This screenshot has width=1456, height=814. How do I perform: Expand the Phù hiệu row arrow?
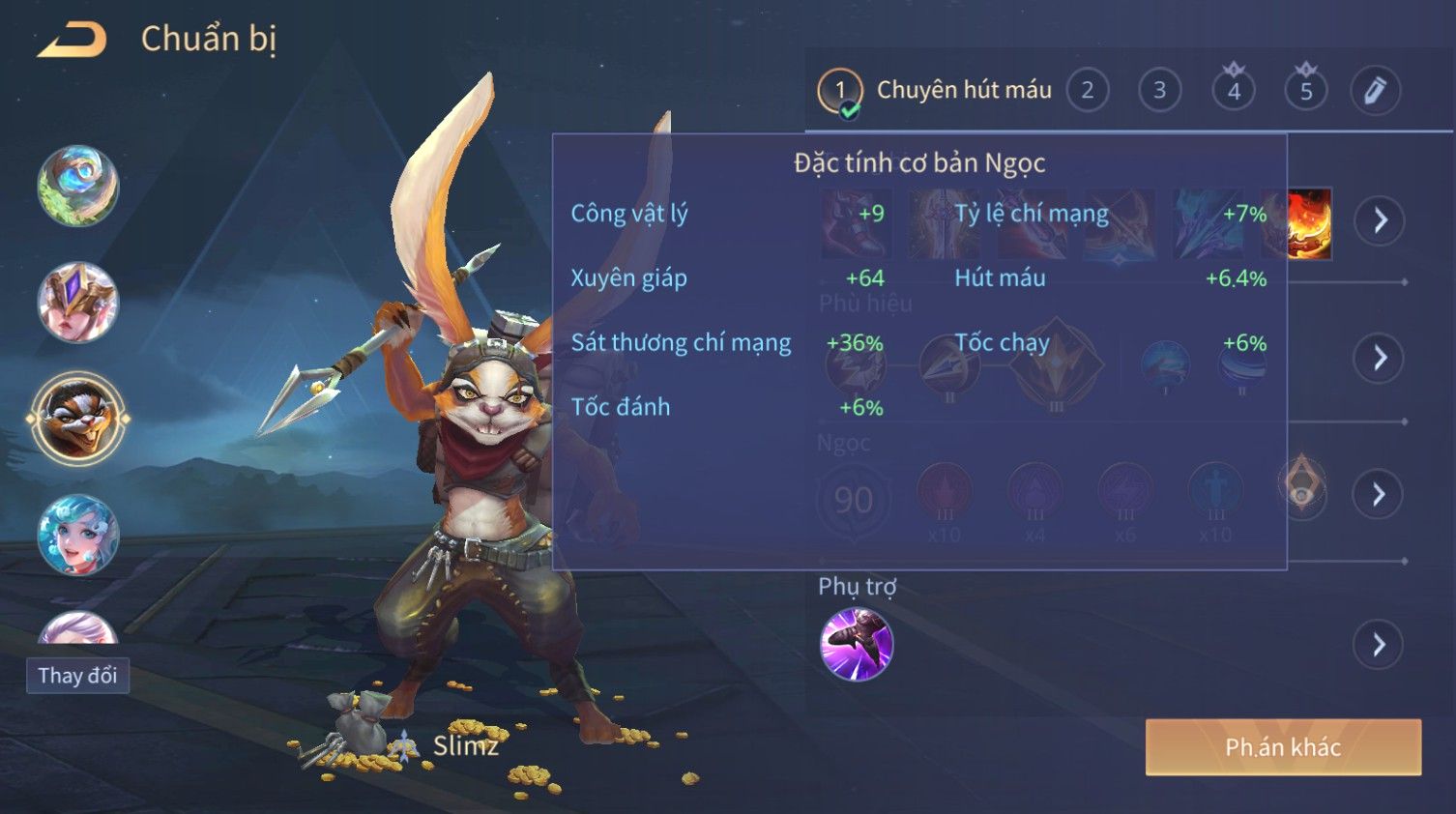pyautogui.click(x=1380, y=359)
